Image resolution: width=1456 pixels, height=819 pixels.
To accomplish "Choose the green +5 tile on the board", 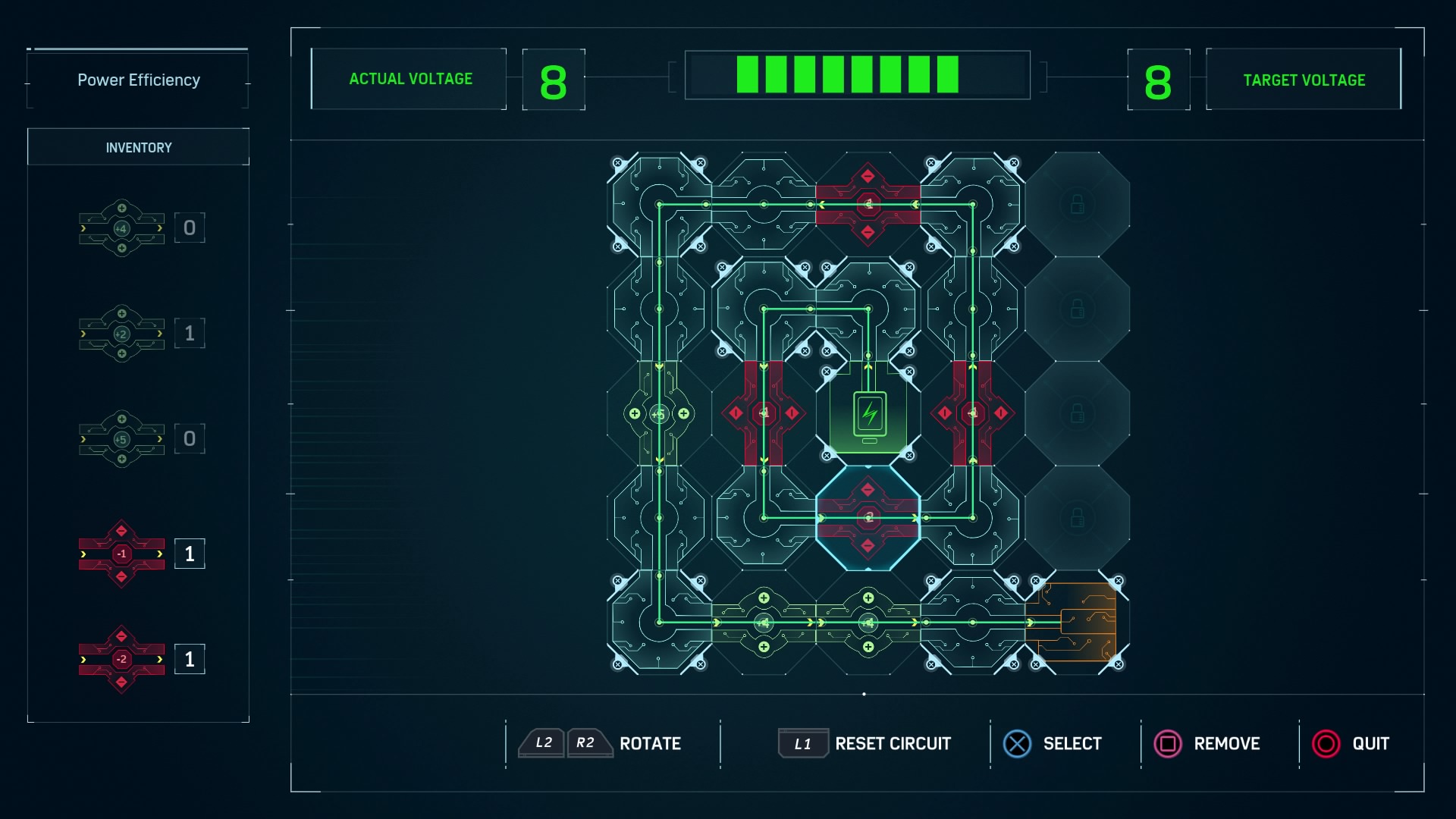I will tap(659, 414).
